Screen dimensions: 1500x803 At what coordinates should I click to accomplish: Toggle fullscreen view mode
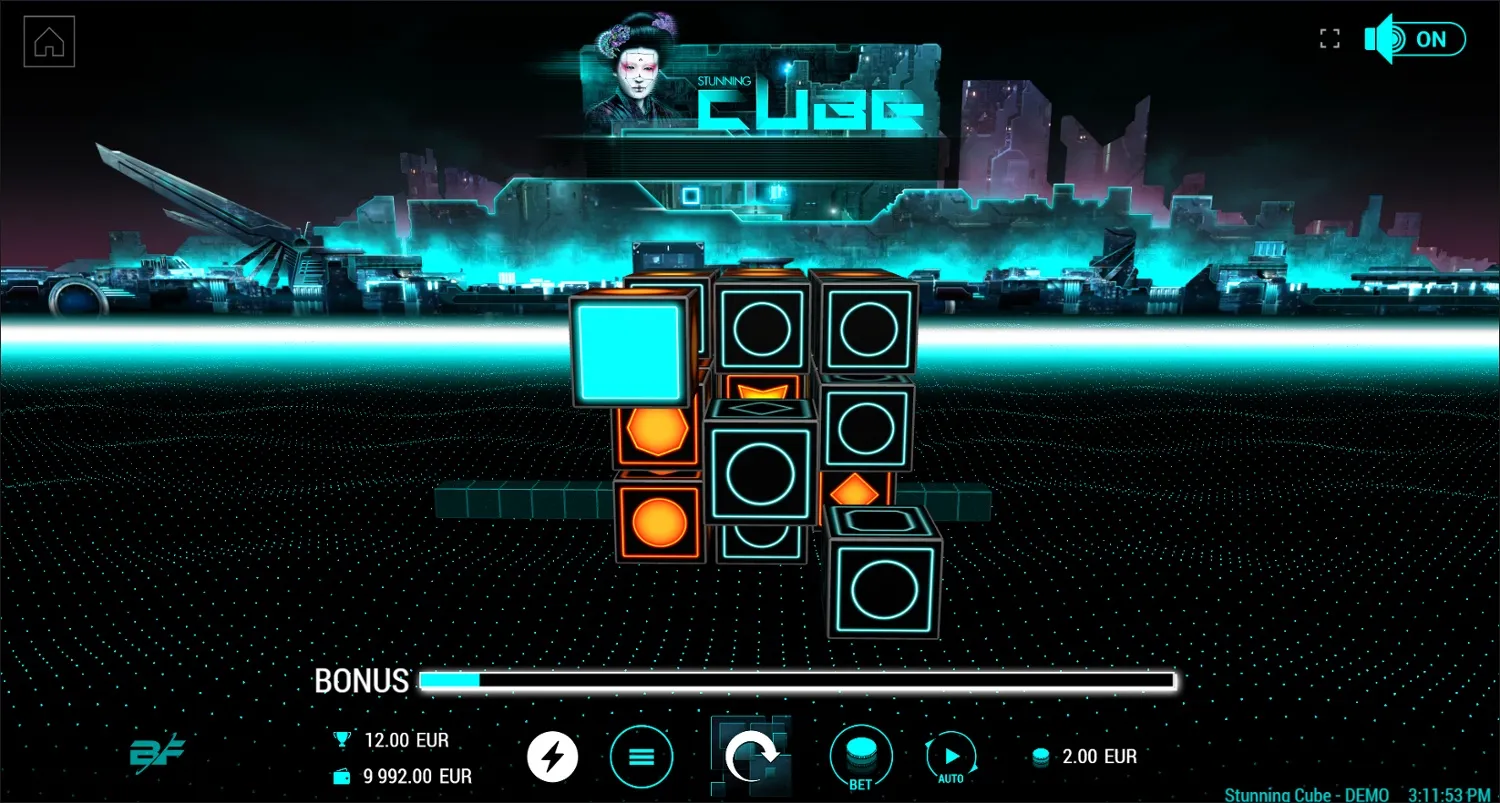(1330, 38)
